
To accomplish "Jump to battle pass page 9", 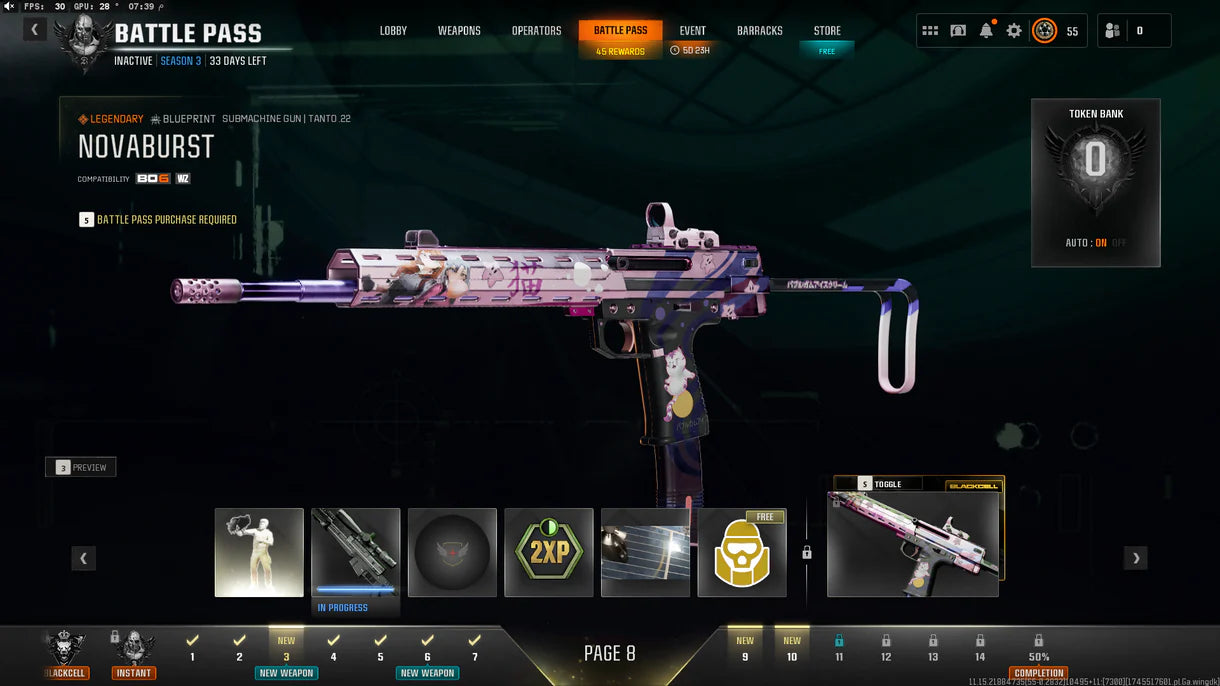I will (x=745, y=649).
